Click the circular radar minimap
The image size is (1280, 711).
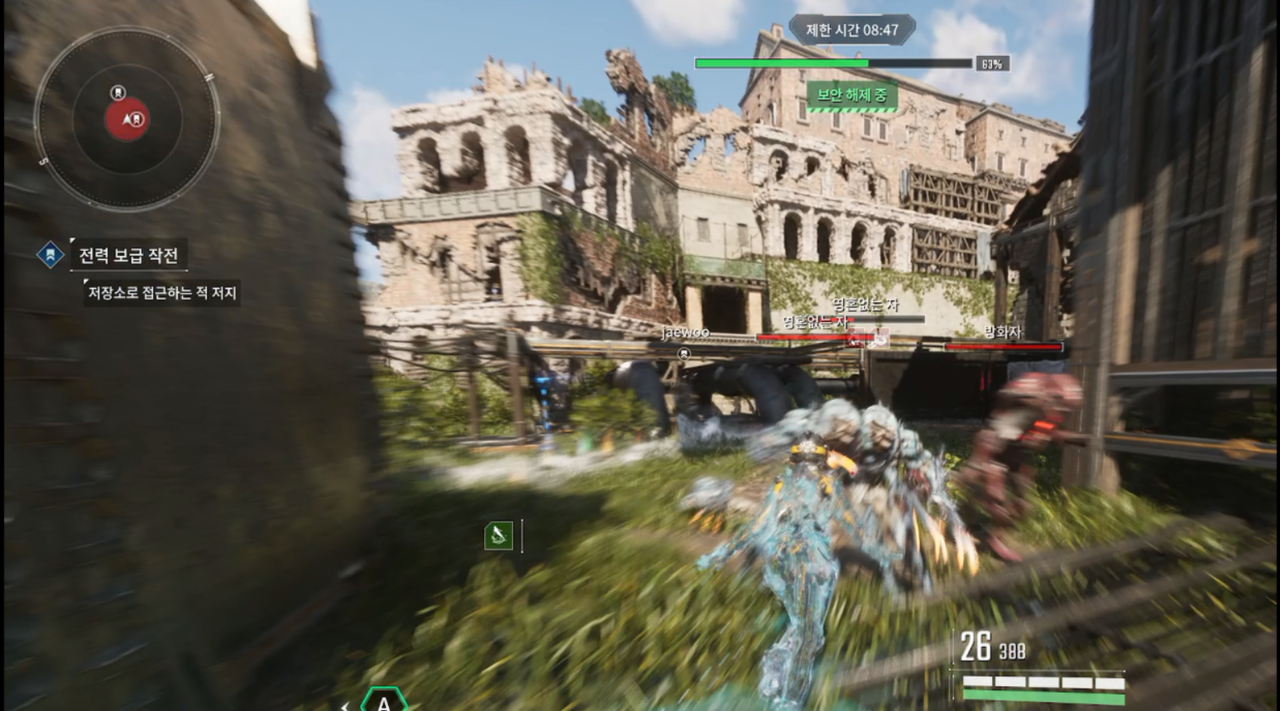127,119
